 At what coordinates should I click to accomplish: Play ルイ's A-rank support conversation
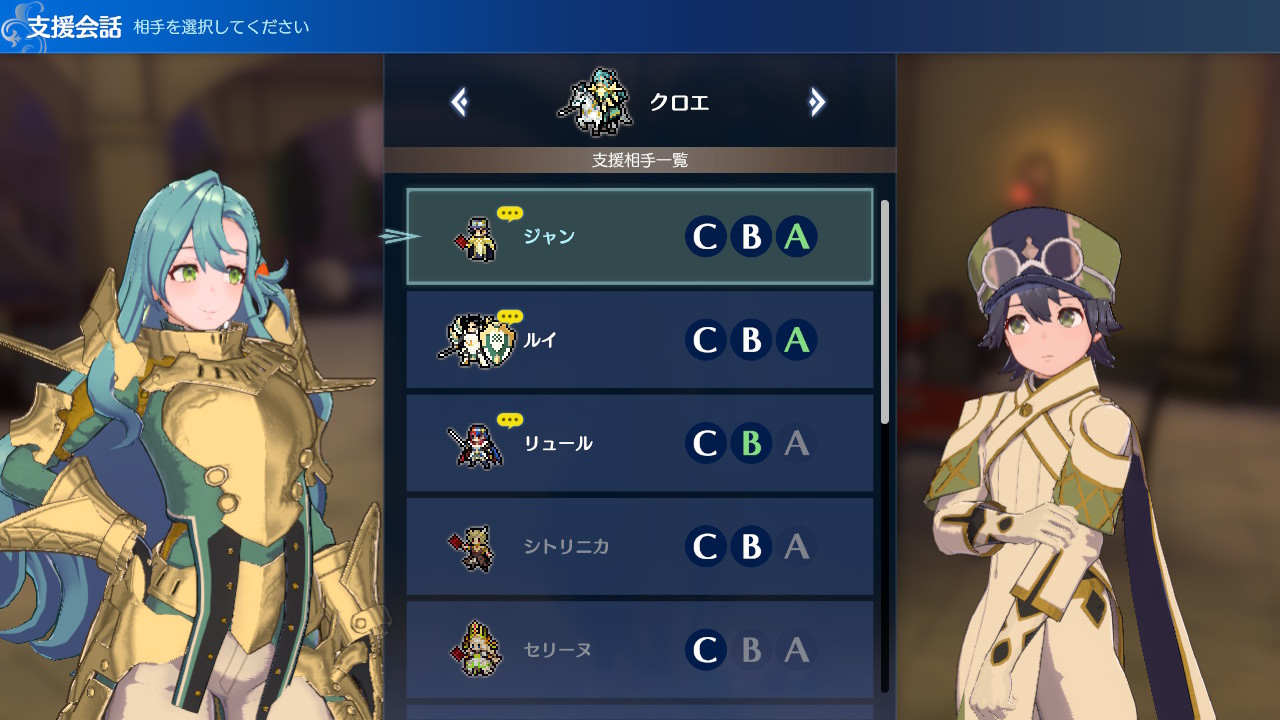[797, 340]
